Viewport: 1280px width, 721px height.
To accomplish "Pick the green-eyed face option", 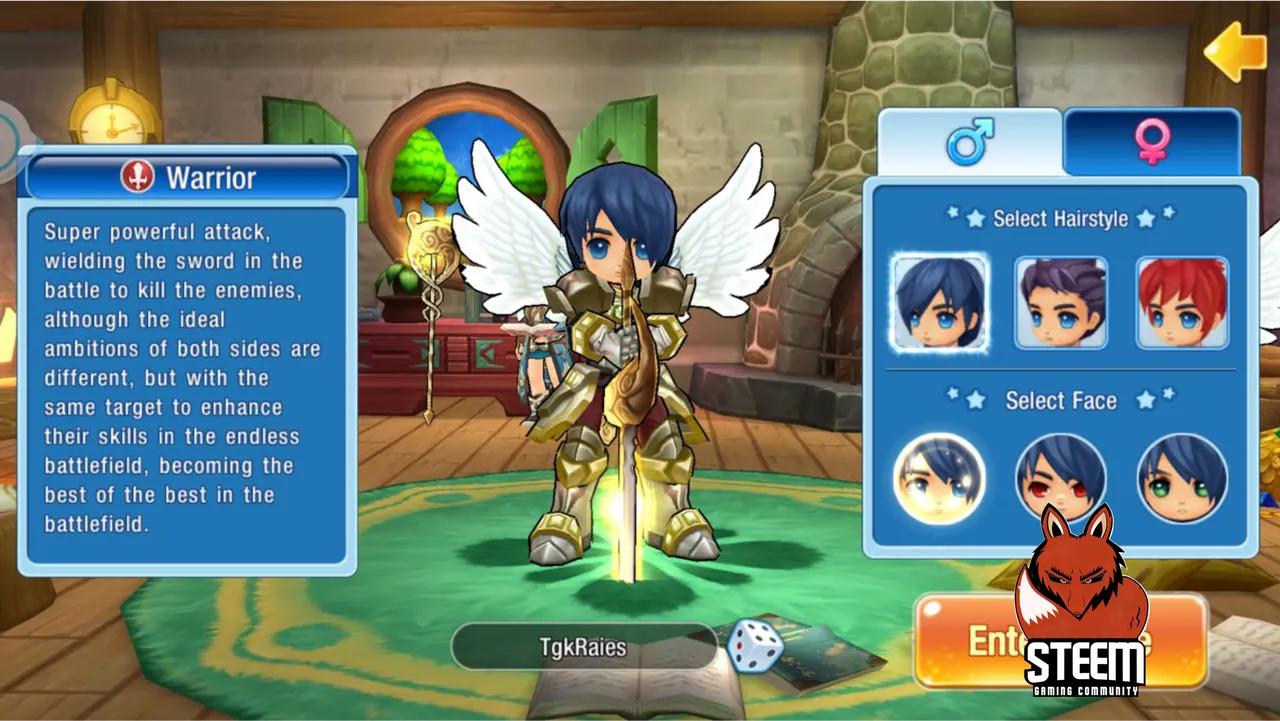I will coord(1182,479).
